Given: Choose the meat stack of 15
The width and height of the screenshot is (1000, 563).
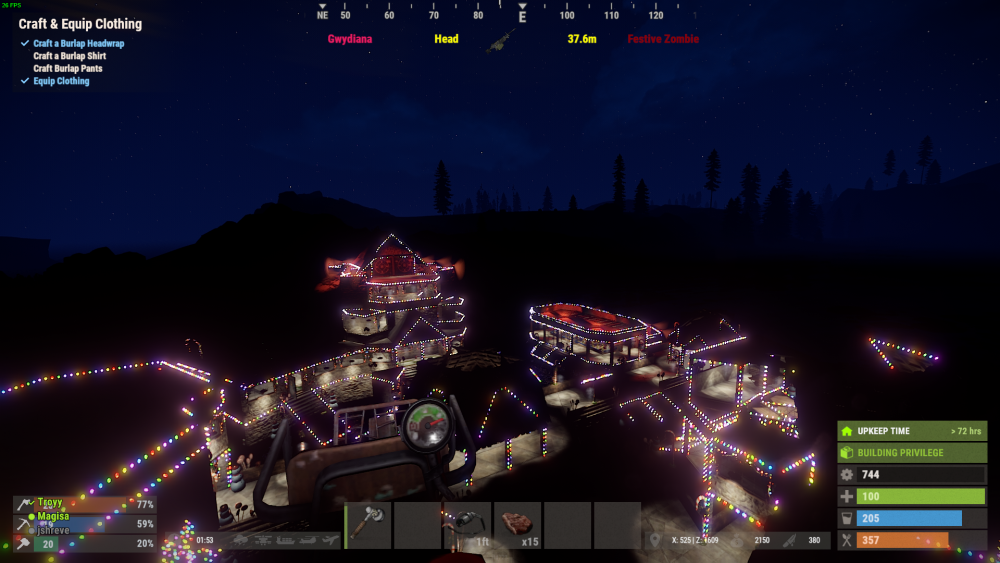Looking at the screenshot, I should (518, 526).
